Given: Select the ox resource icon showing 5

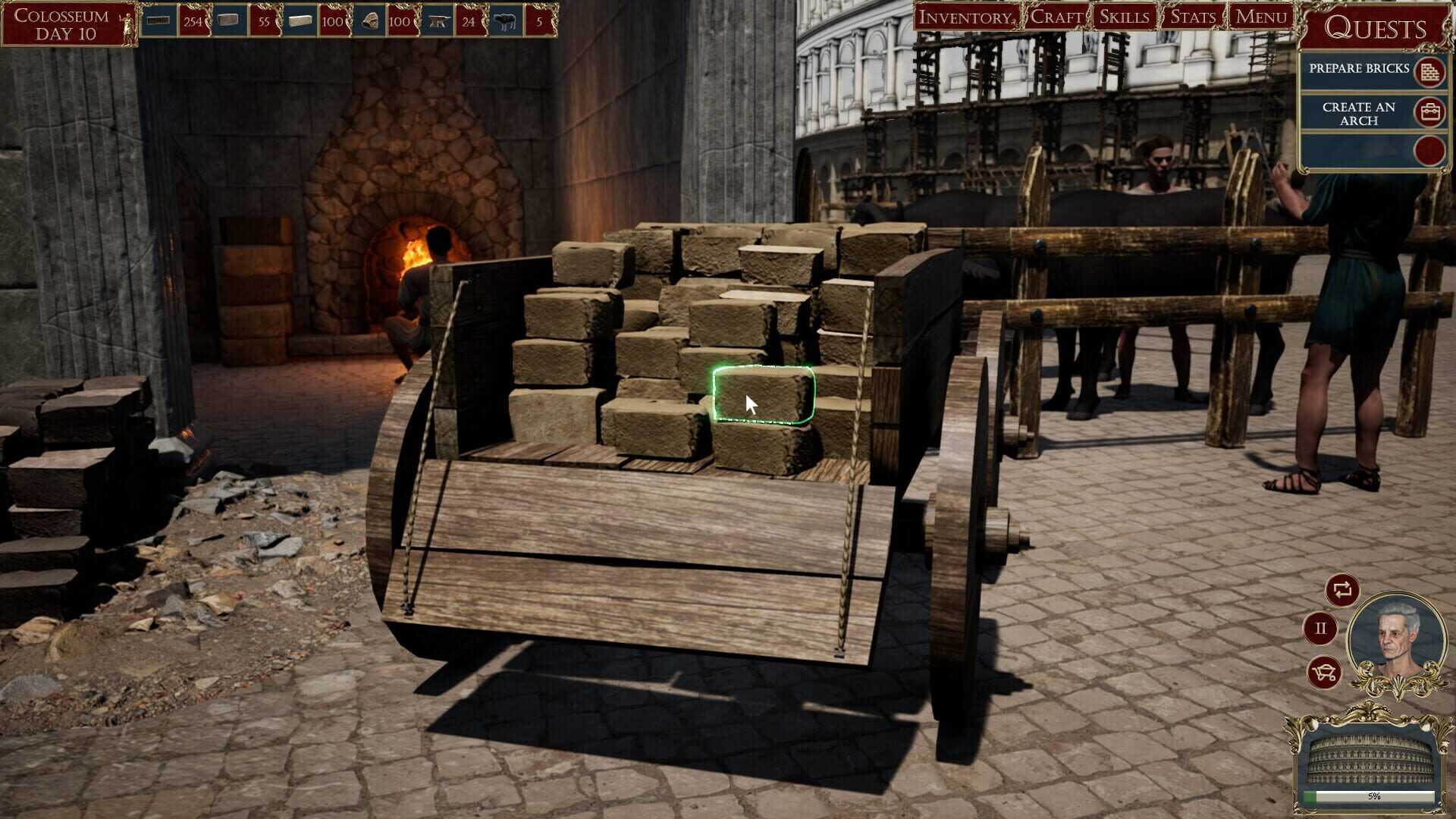Looking at the screenshot, I should 506,19.
